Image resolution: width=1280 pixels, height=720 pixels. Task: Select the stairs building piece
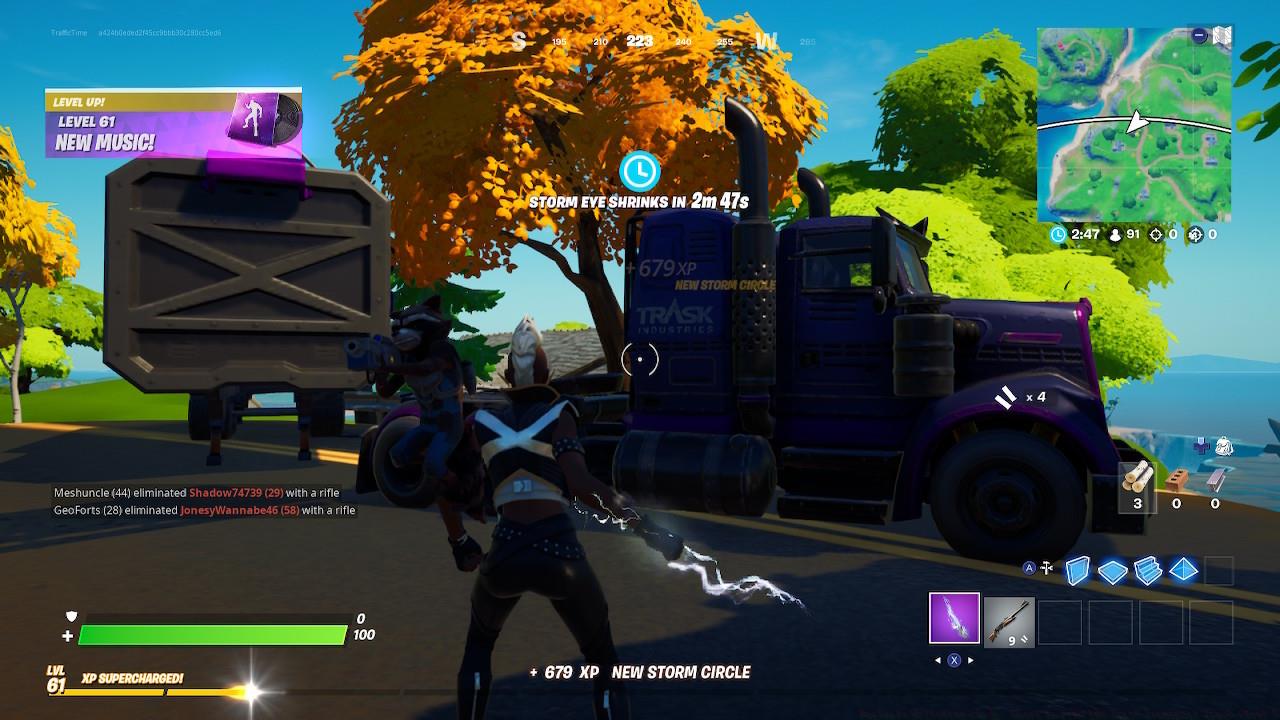pyautogui.click(x=1147, y=570)
